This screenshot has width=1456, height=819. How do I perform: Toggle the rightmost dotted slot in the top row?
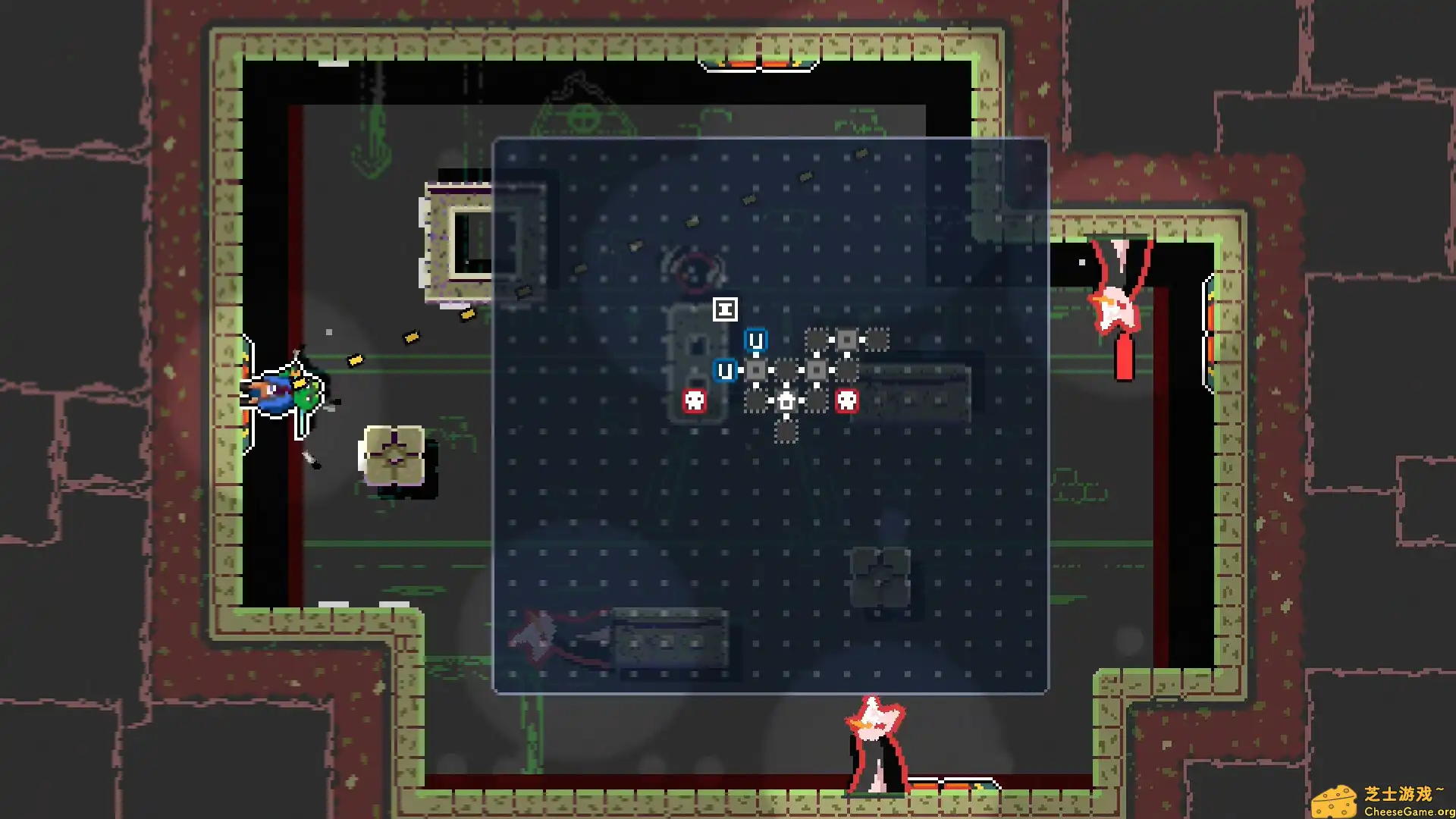coord(876,340)
